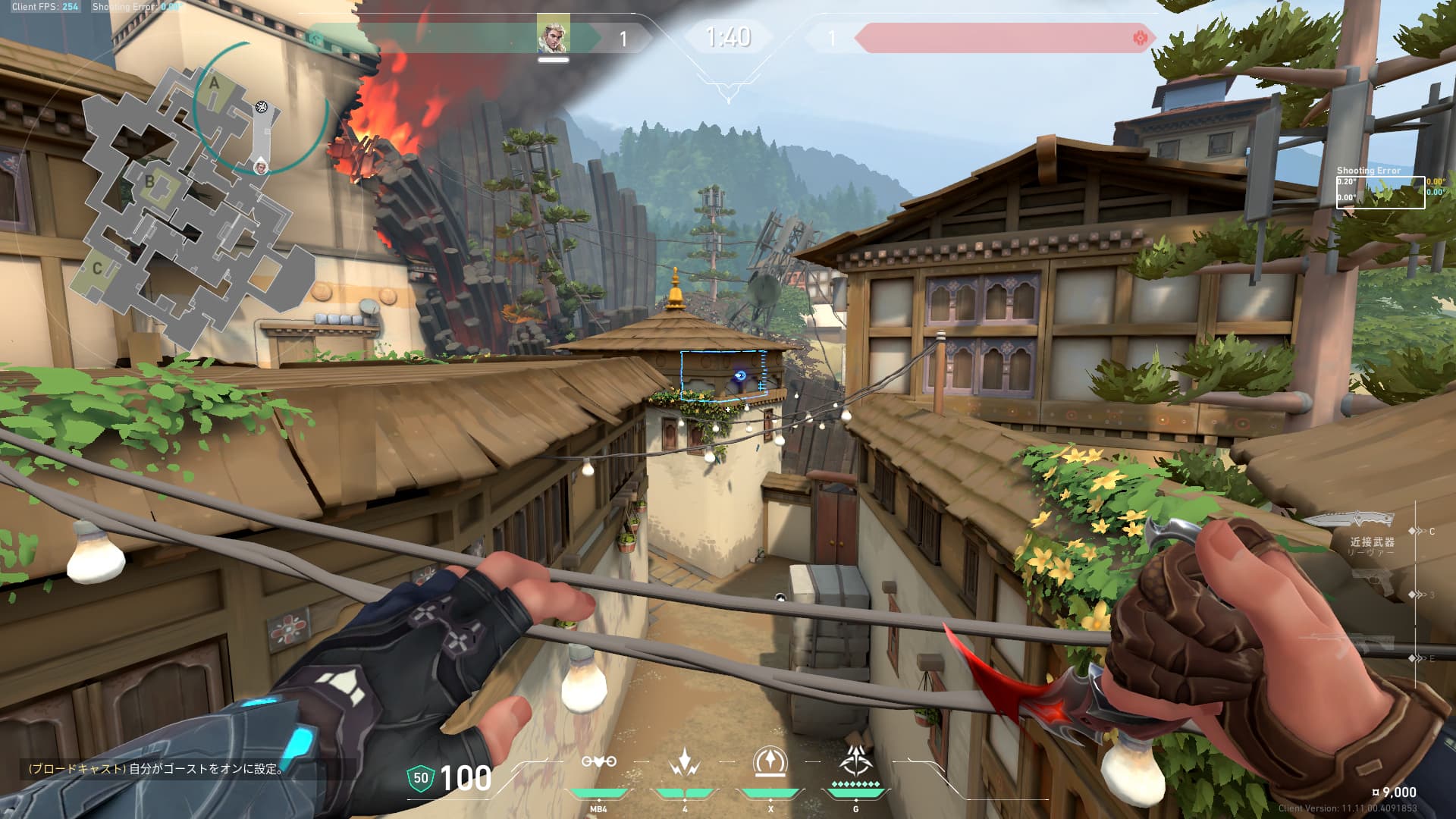Select the C site label on the minimap
Screen dimensions: 1456x819
pyautogui.click(x=97, y=268)
